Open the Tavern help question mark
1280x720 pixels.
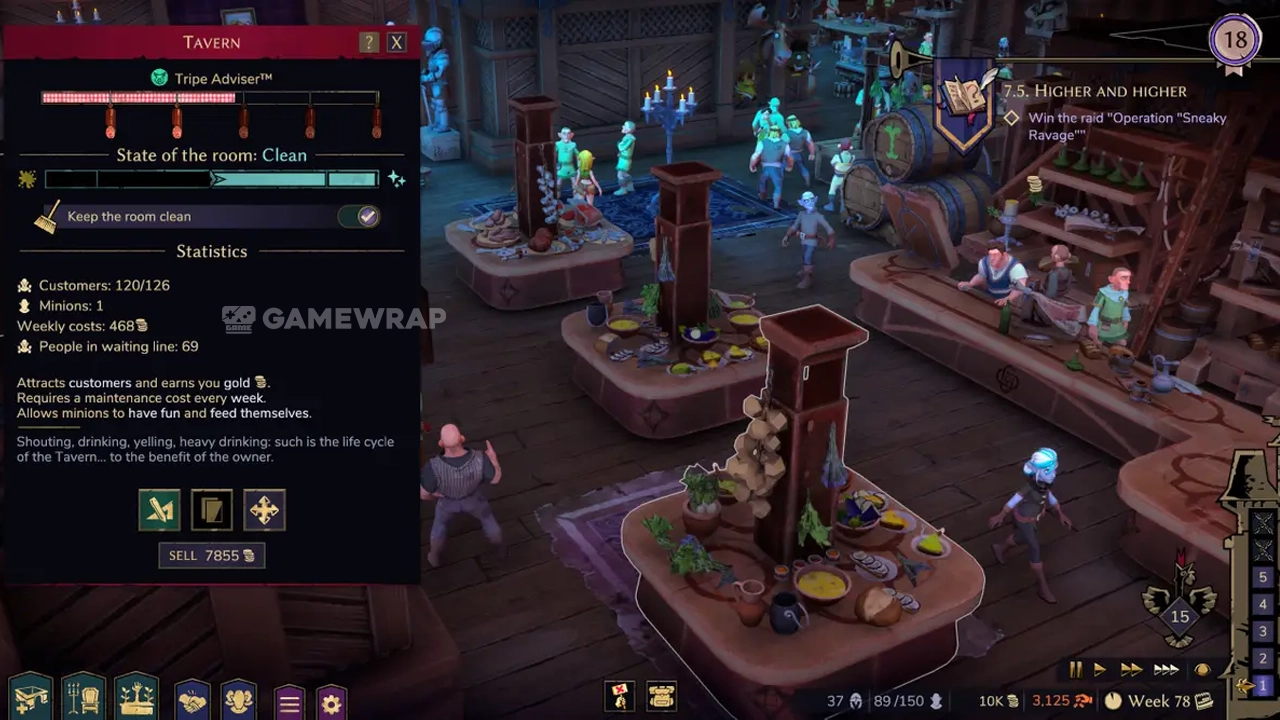(x=369, y=42)
